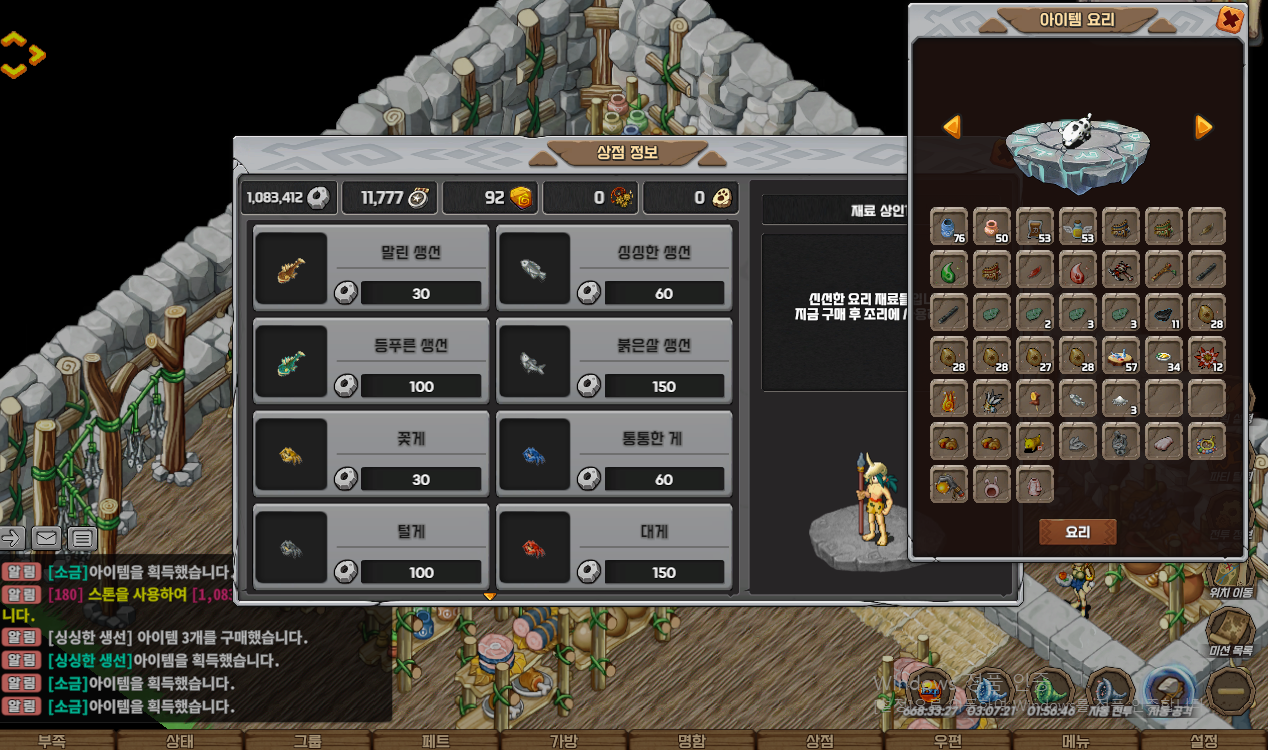Select the green leaf ingredient slot
The image size is (1268, 750).
coord(949,270)
